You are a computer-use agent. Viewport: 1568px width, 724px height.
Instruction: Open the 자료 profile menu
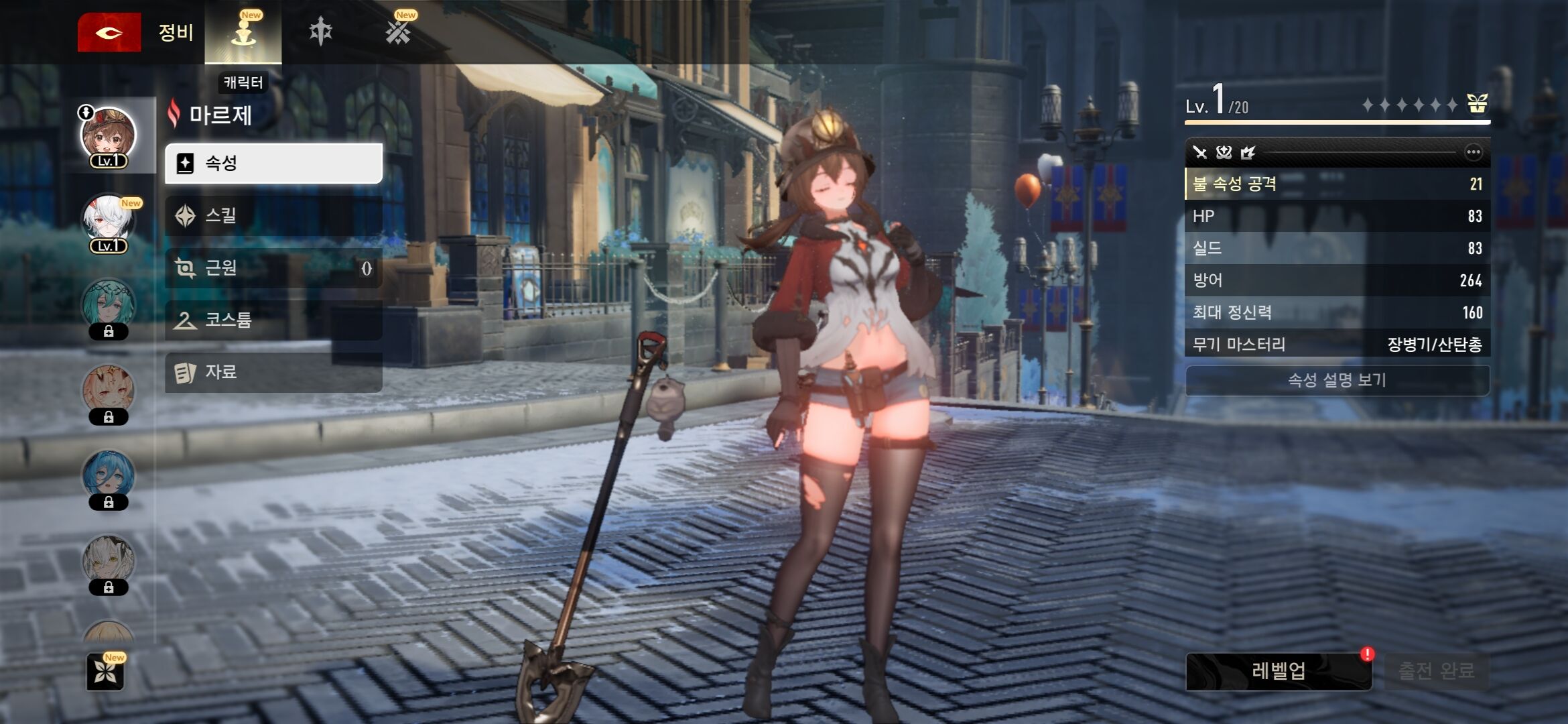tap(273, 372)
